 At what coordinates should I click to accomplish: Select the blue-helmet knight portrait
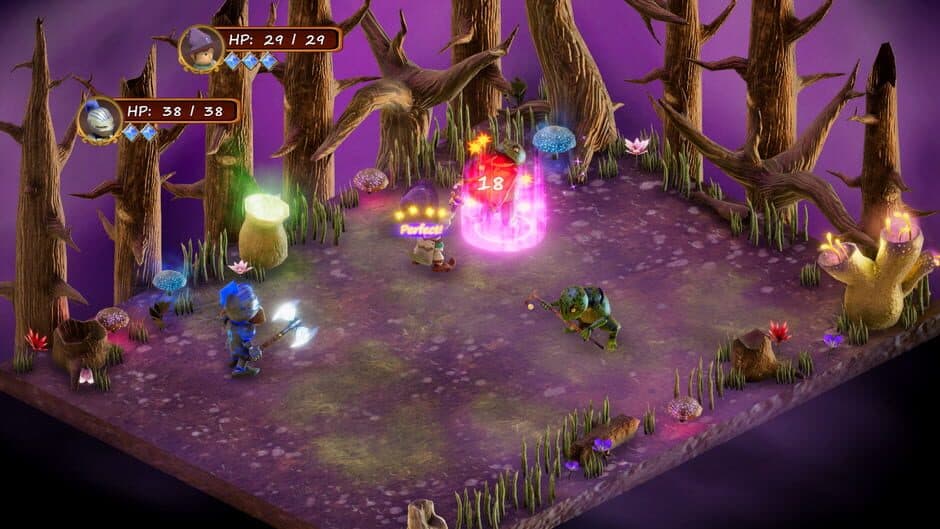100,119
